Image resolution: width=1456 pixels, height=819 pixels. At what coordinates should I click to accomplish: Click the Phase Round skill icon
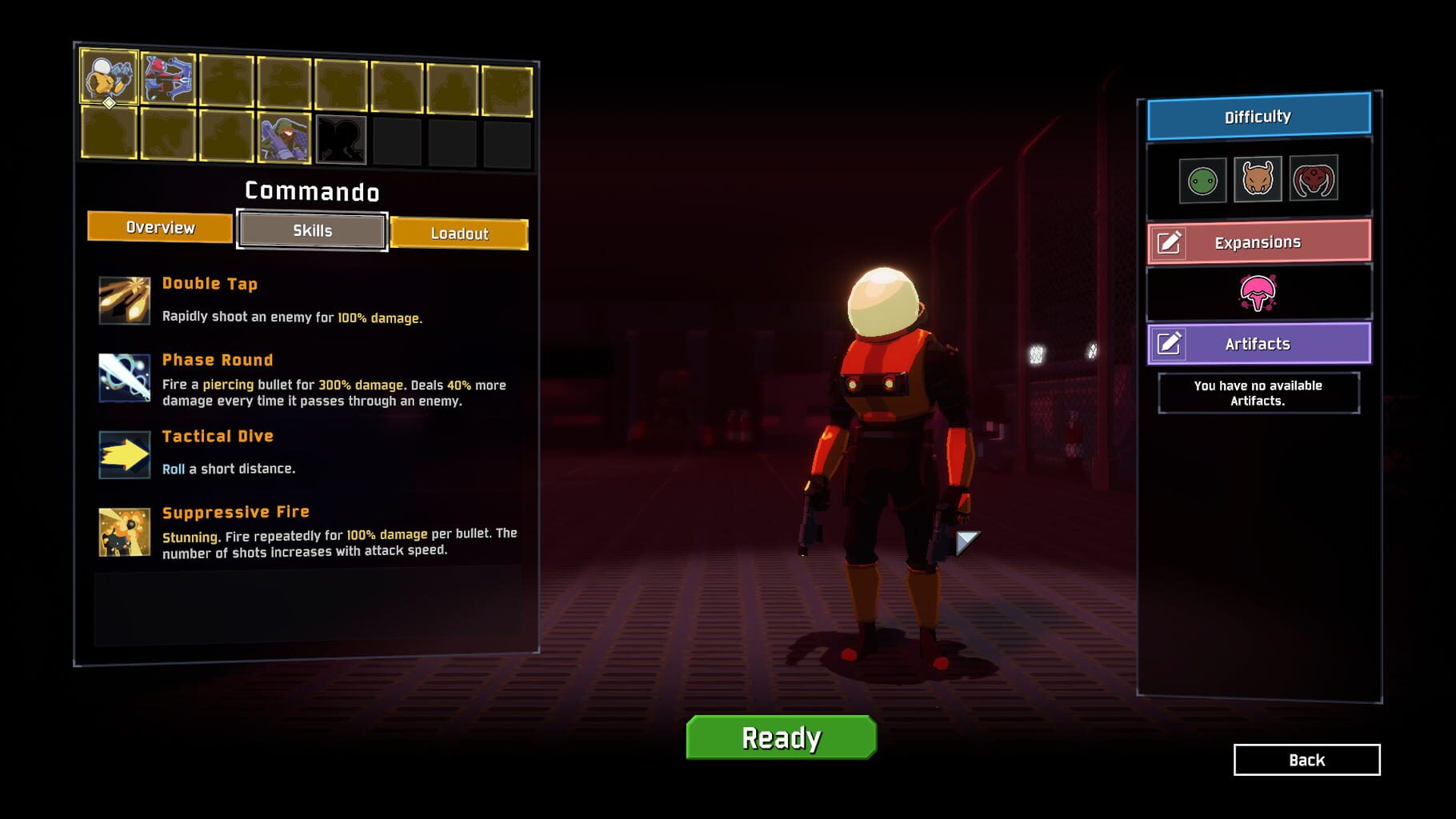(122, 375)
